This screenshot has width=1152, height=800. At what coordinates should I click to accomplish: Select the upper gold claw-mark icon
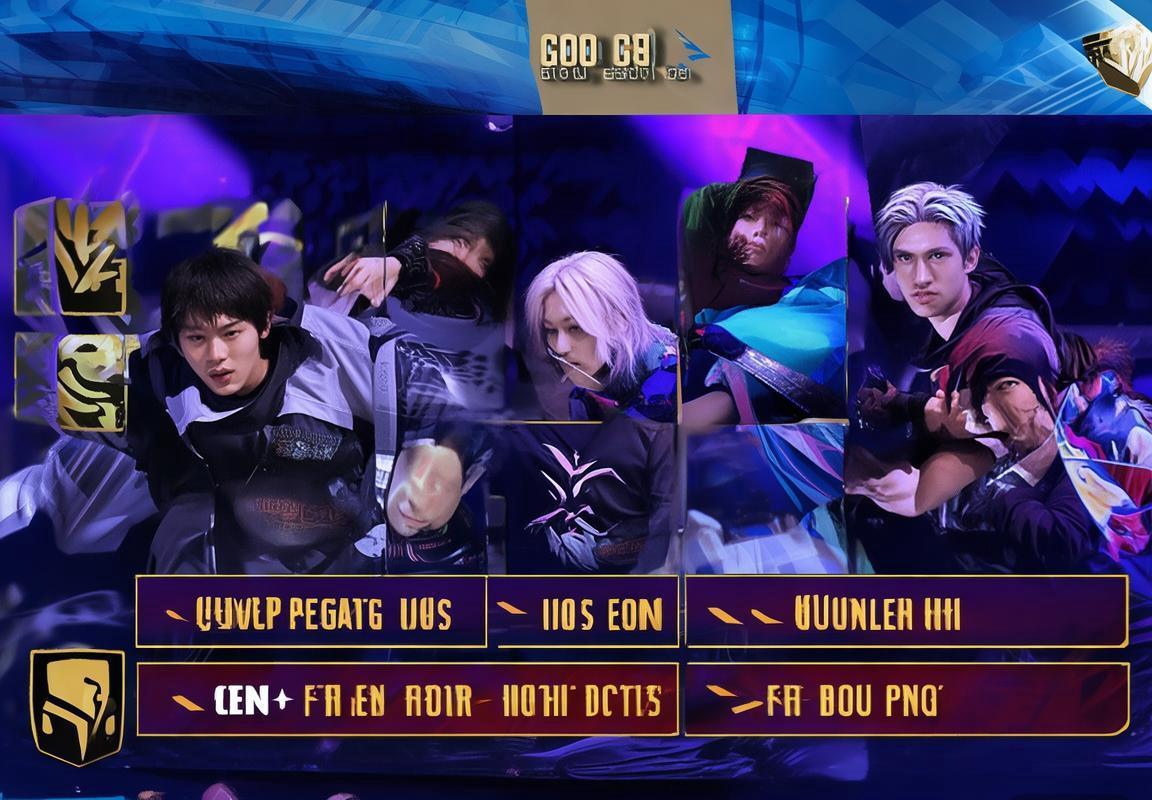89,258
